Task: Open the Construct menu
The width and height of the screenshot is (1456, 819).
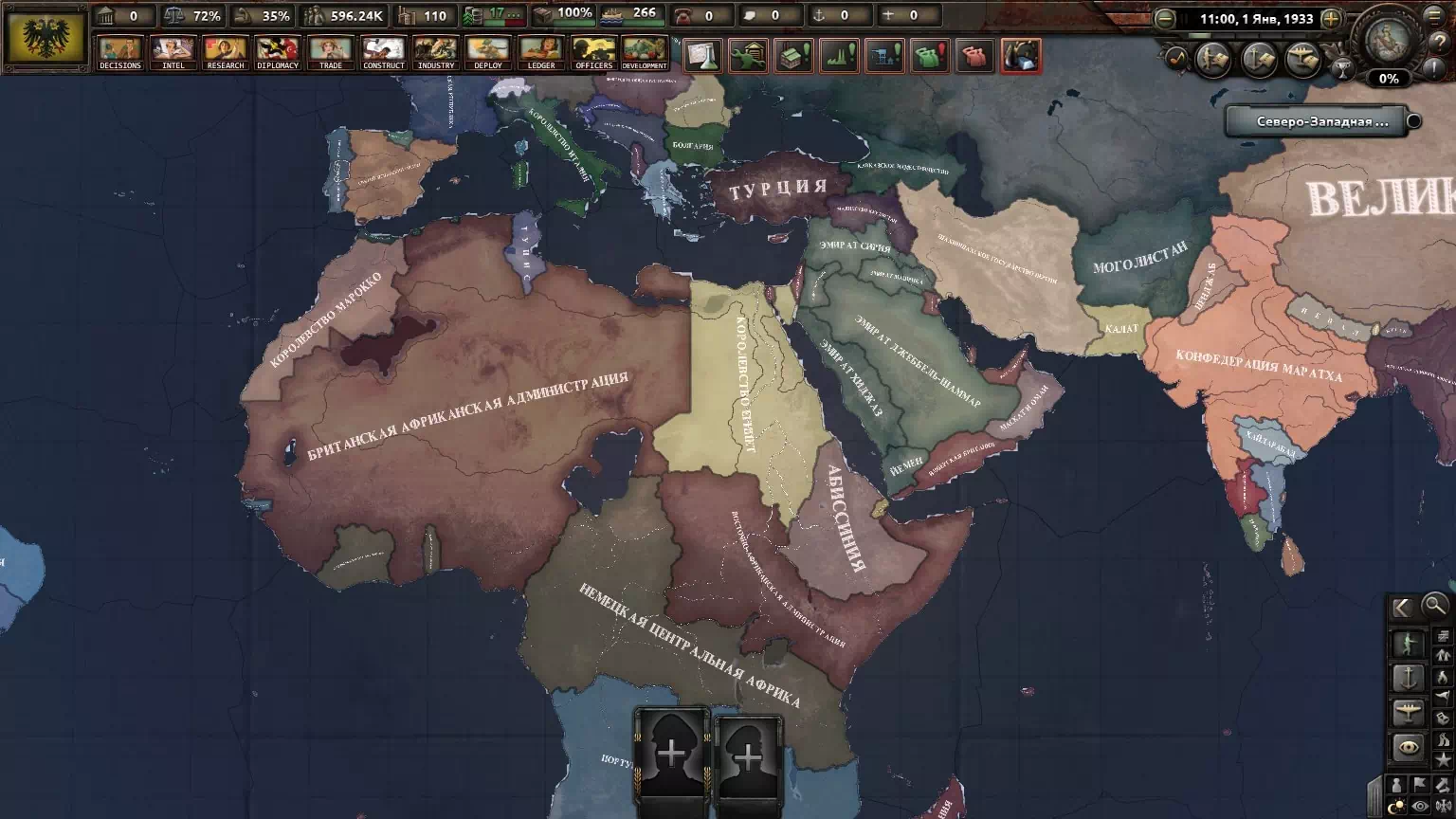Action: (384, 52)
